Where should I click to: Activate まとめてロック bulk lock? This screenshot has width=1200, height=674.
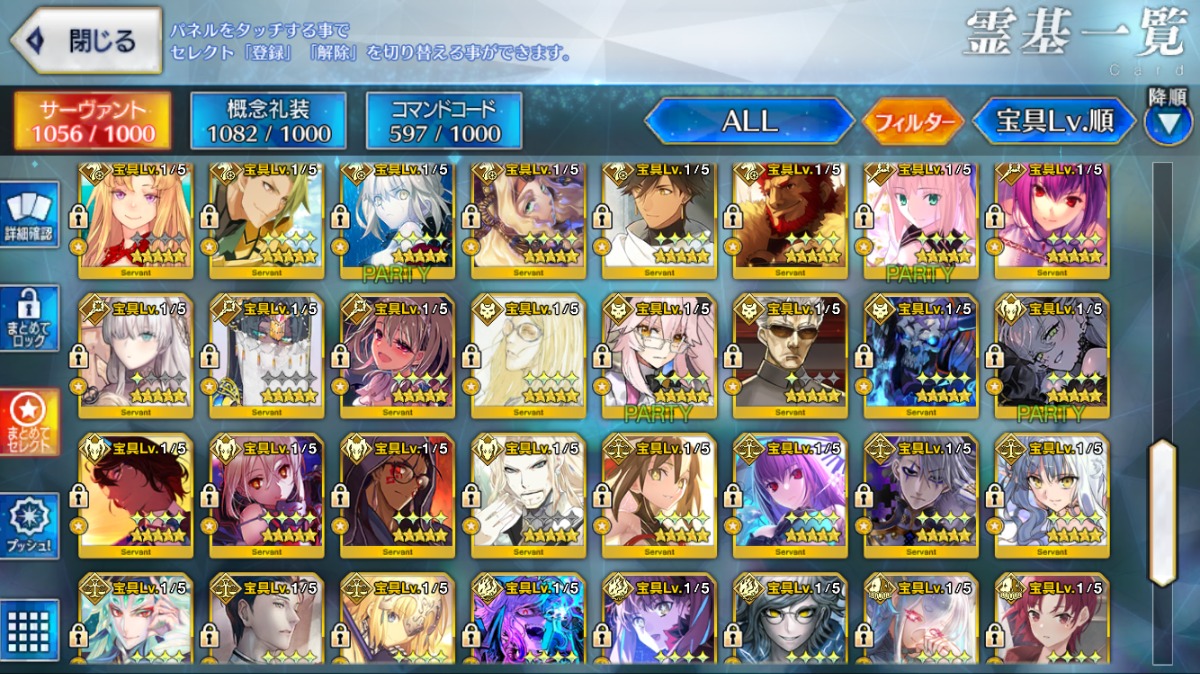(x=28, y=318)
